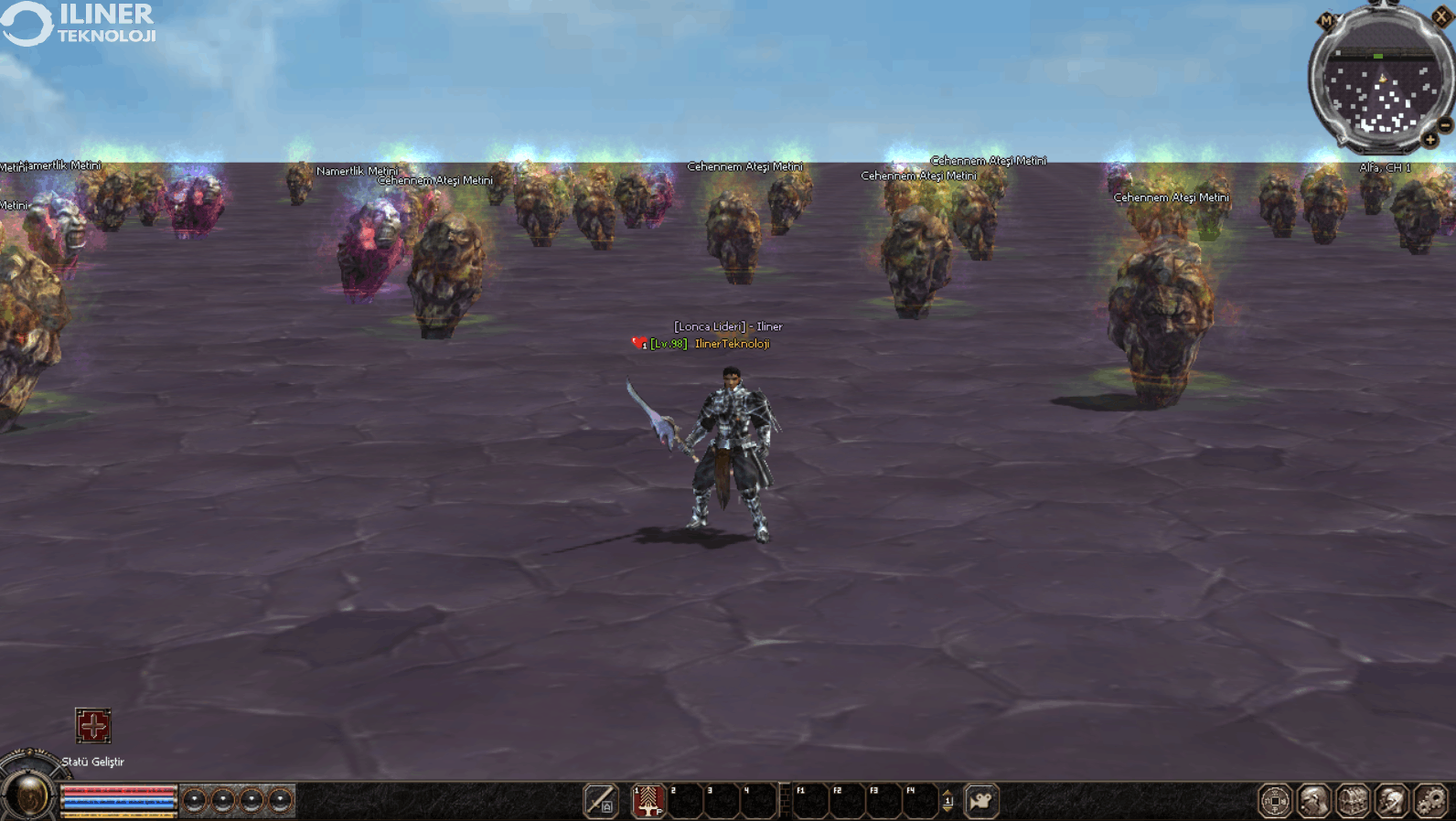The height and width of the screenshot is (821, 1456).
Task: Click the Iliner Teknoloji logo overlay
Action: pyautogui.click(x=80, y=24)
